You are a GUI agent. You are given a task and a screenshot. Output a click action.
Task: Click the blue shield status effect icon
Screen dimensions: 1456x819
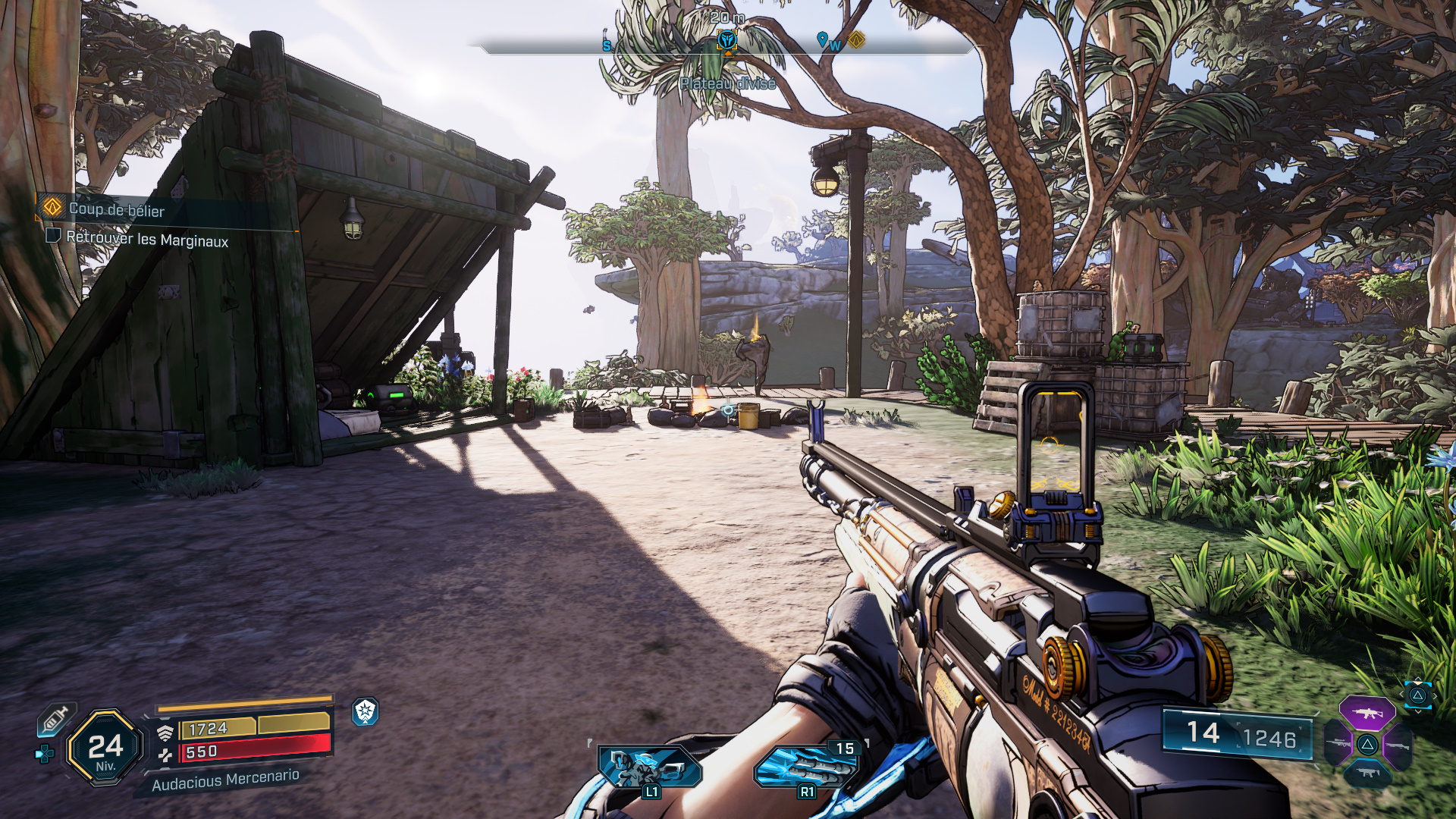point(366,711)
